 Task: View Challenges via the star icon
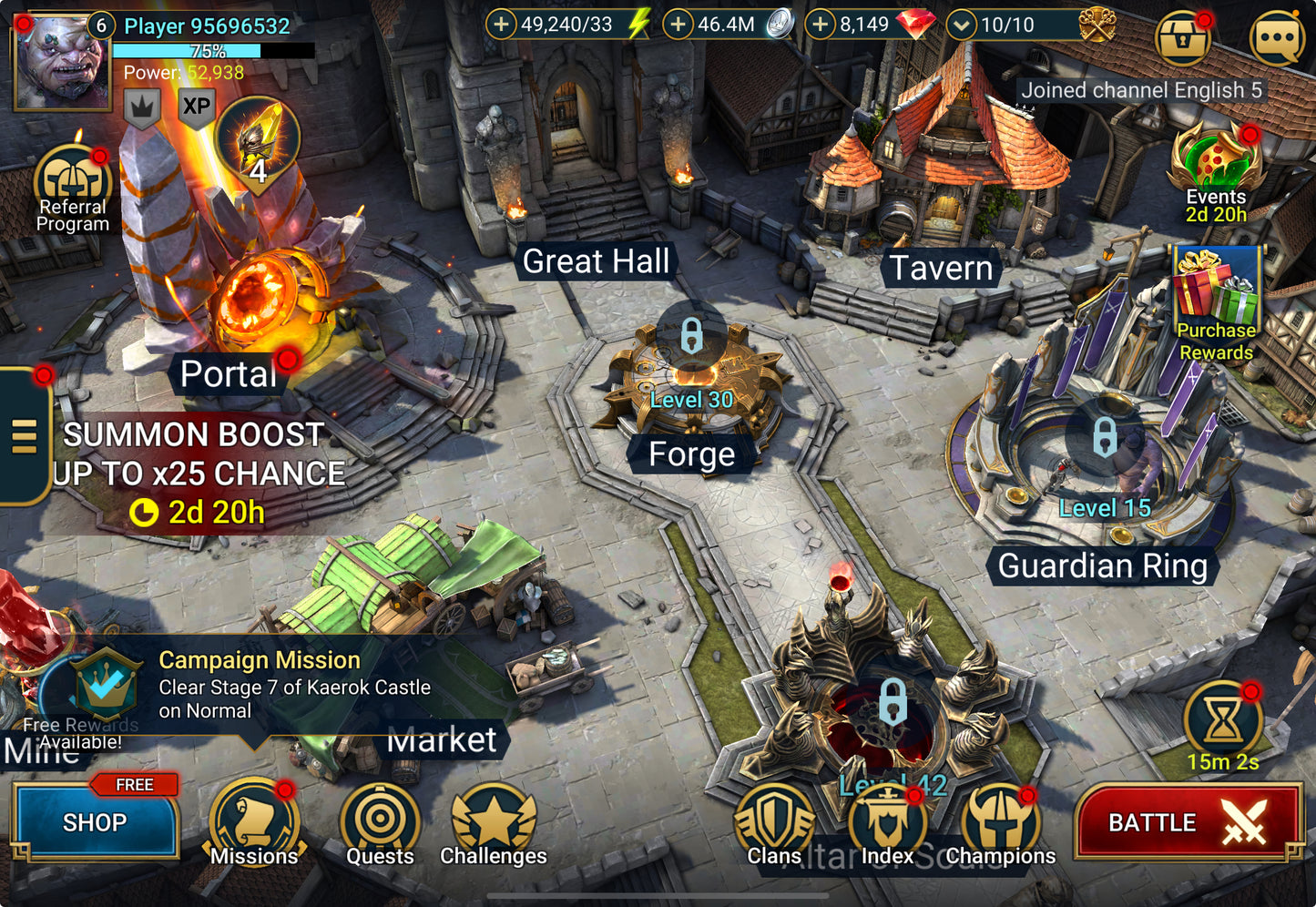click(x=493, y=820)
